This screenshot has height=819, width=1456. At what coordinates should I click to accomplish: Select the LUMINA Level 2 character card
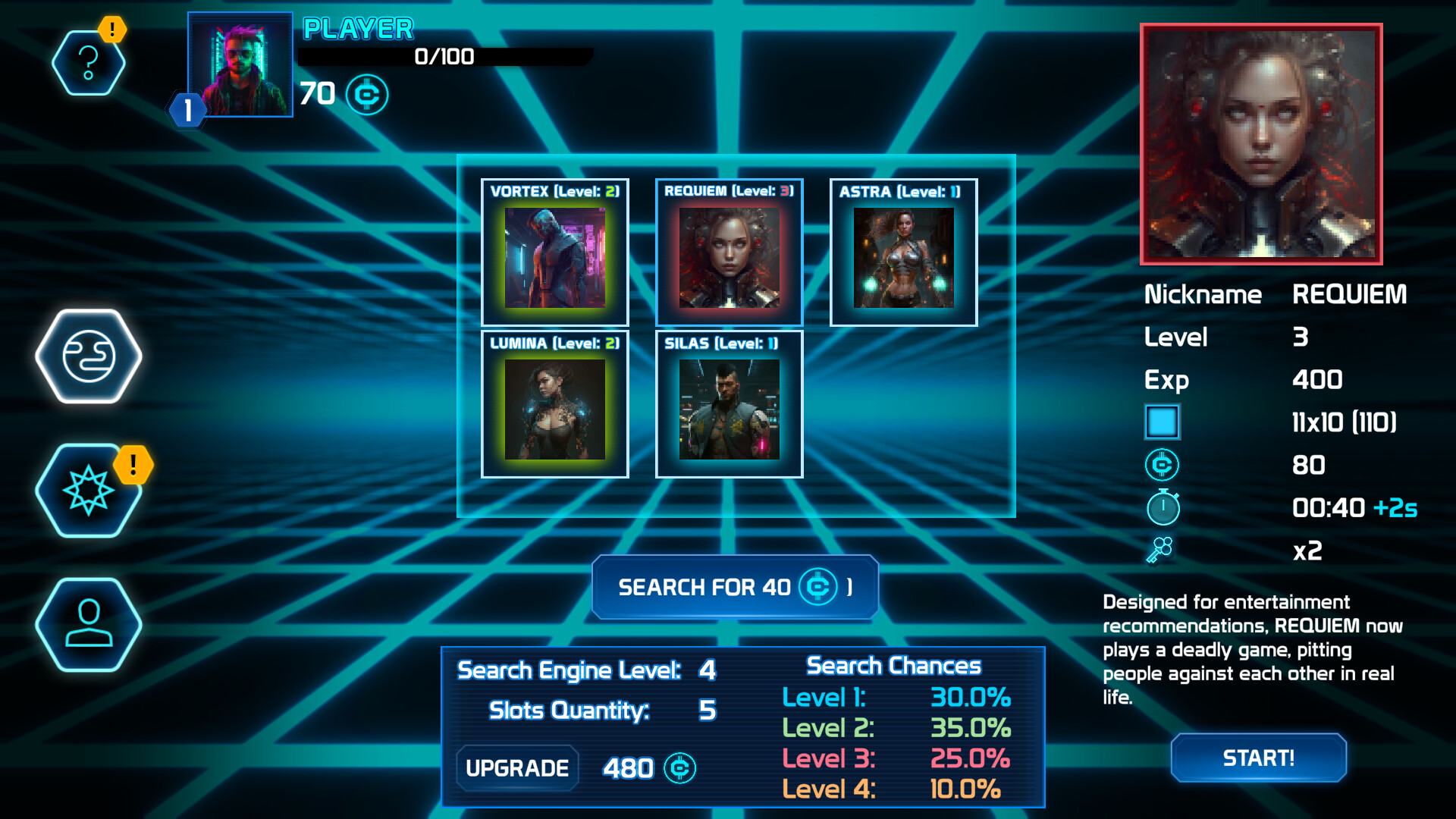pyautogui.click(x=554, y=406)
